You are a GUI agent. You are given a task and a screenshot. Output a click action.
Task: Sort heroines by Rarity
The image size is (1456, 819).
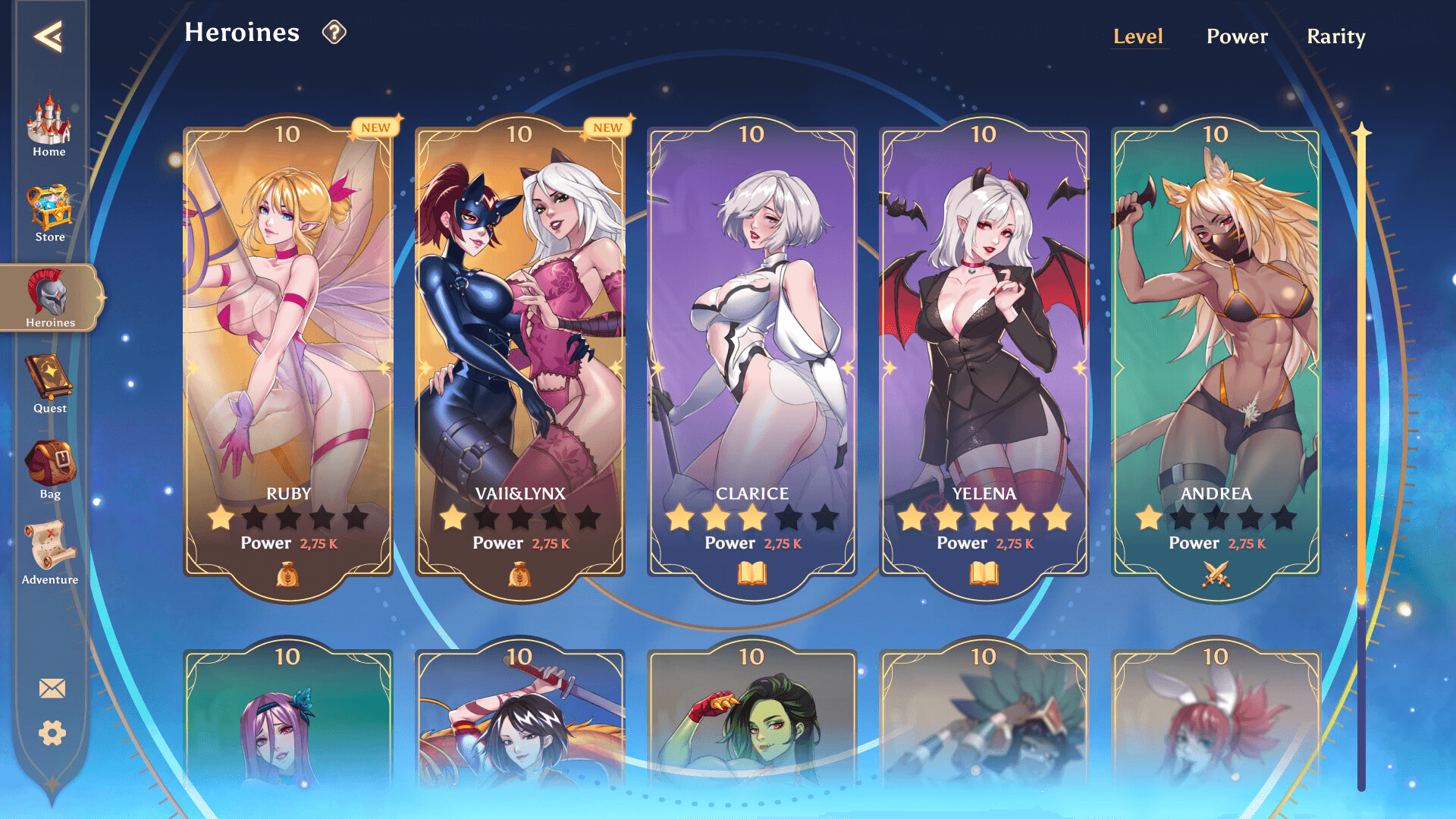pyautogui.click(x=1336, y=36)
